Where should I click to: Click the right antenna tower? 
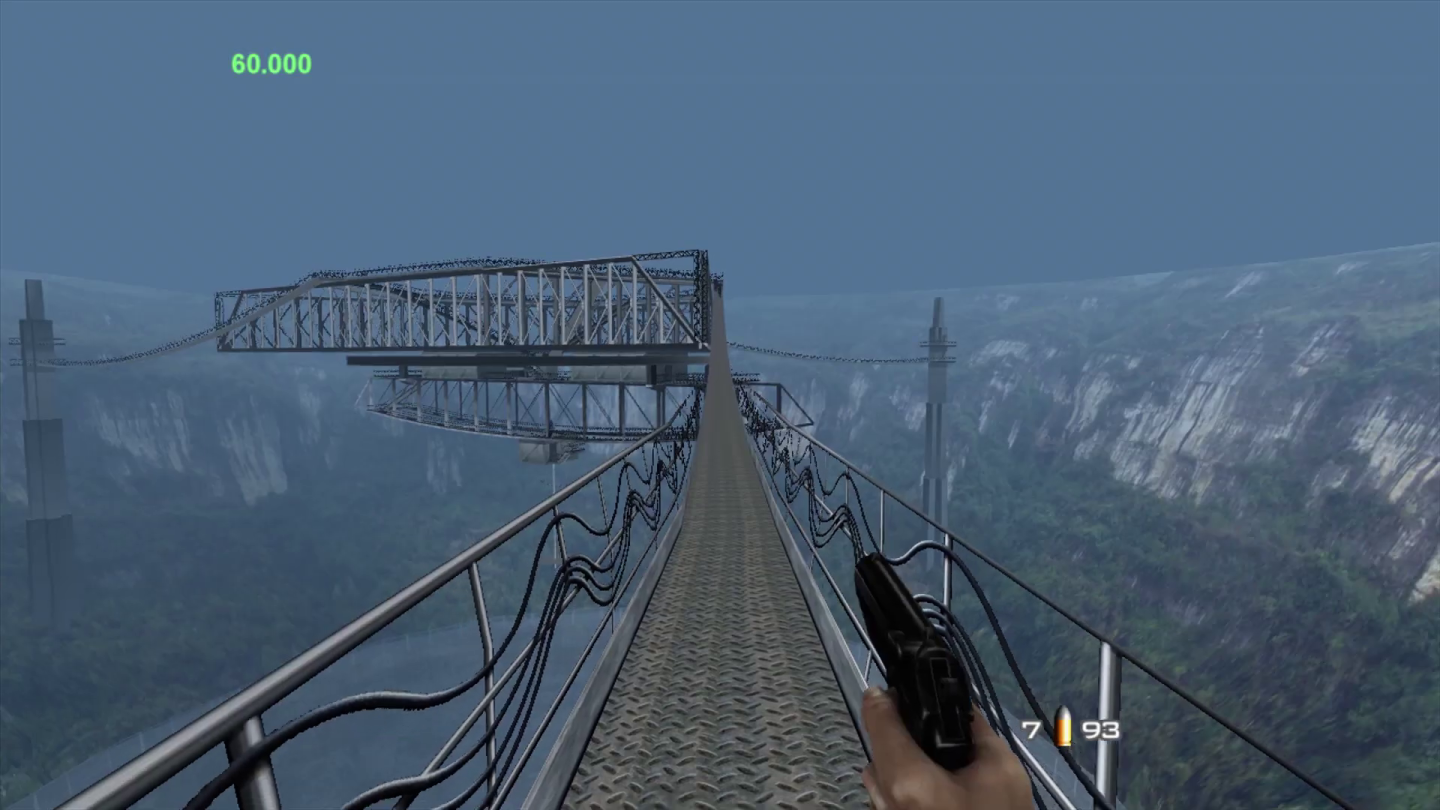938,400
